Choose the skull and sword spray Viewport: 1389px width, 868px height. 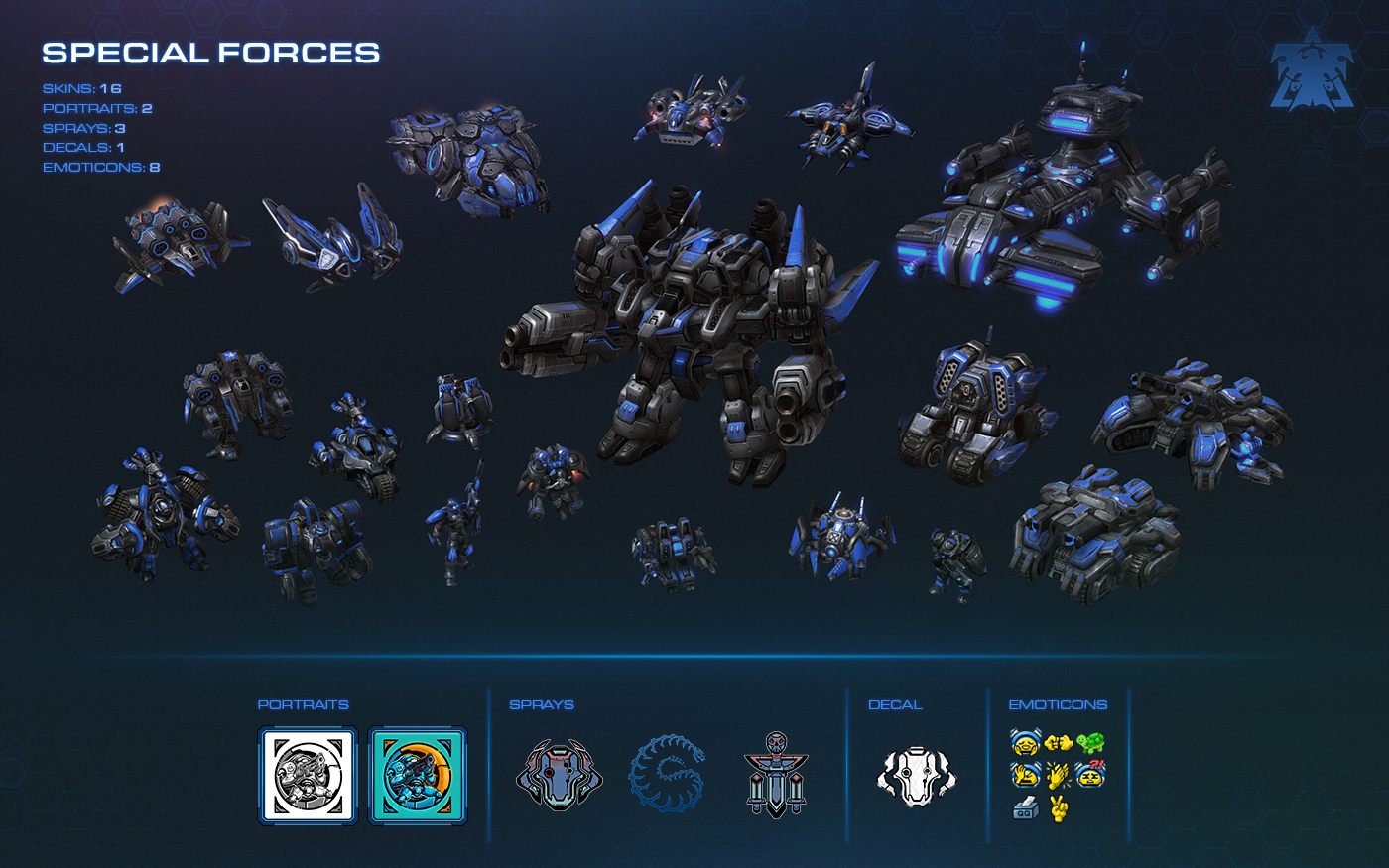tap(776, 774)
